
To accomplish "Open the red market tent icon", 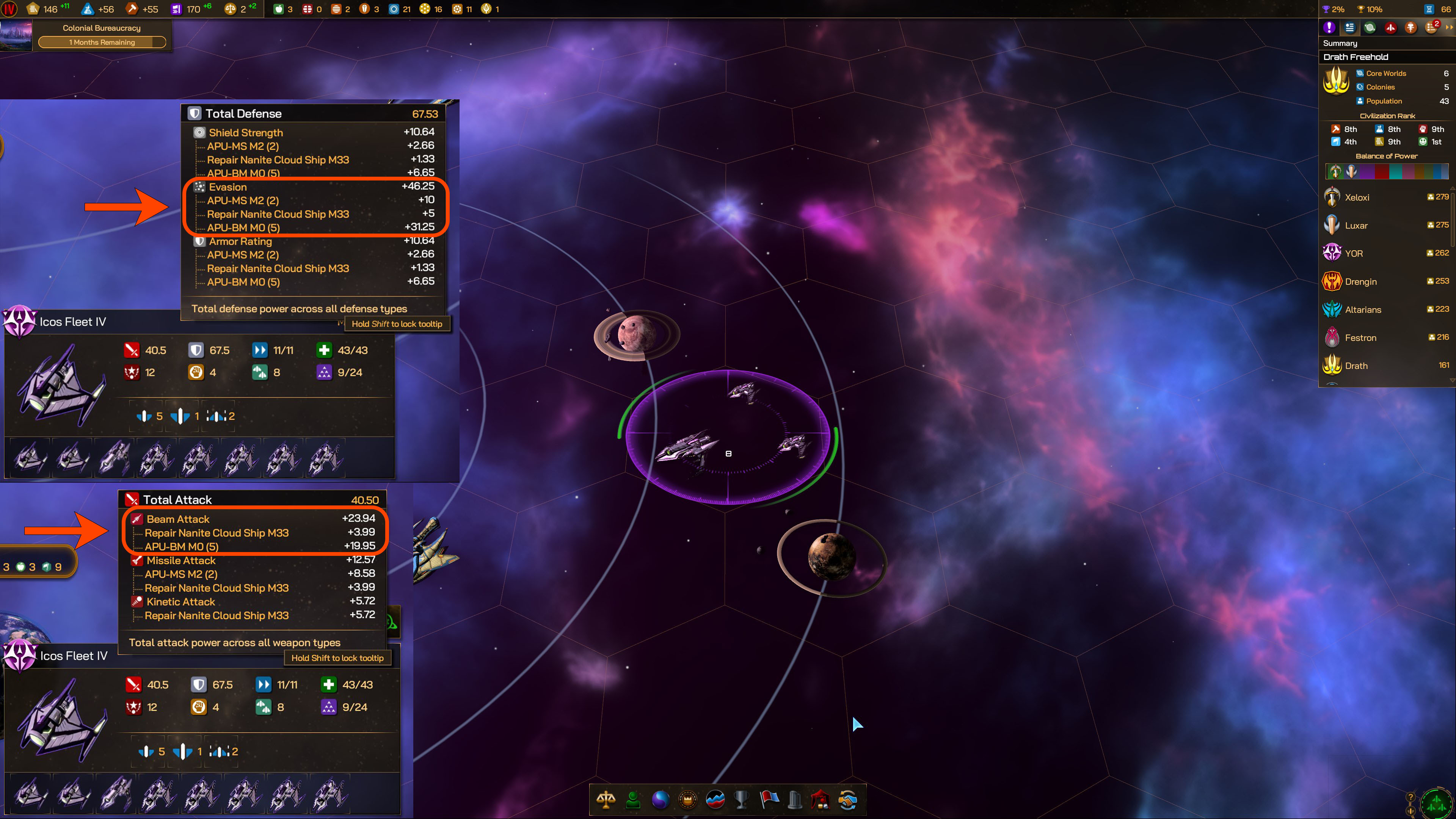I will tap(821, 801).
